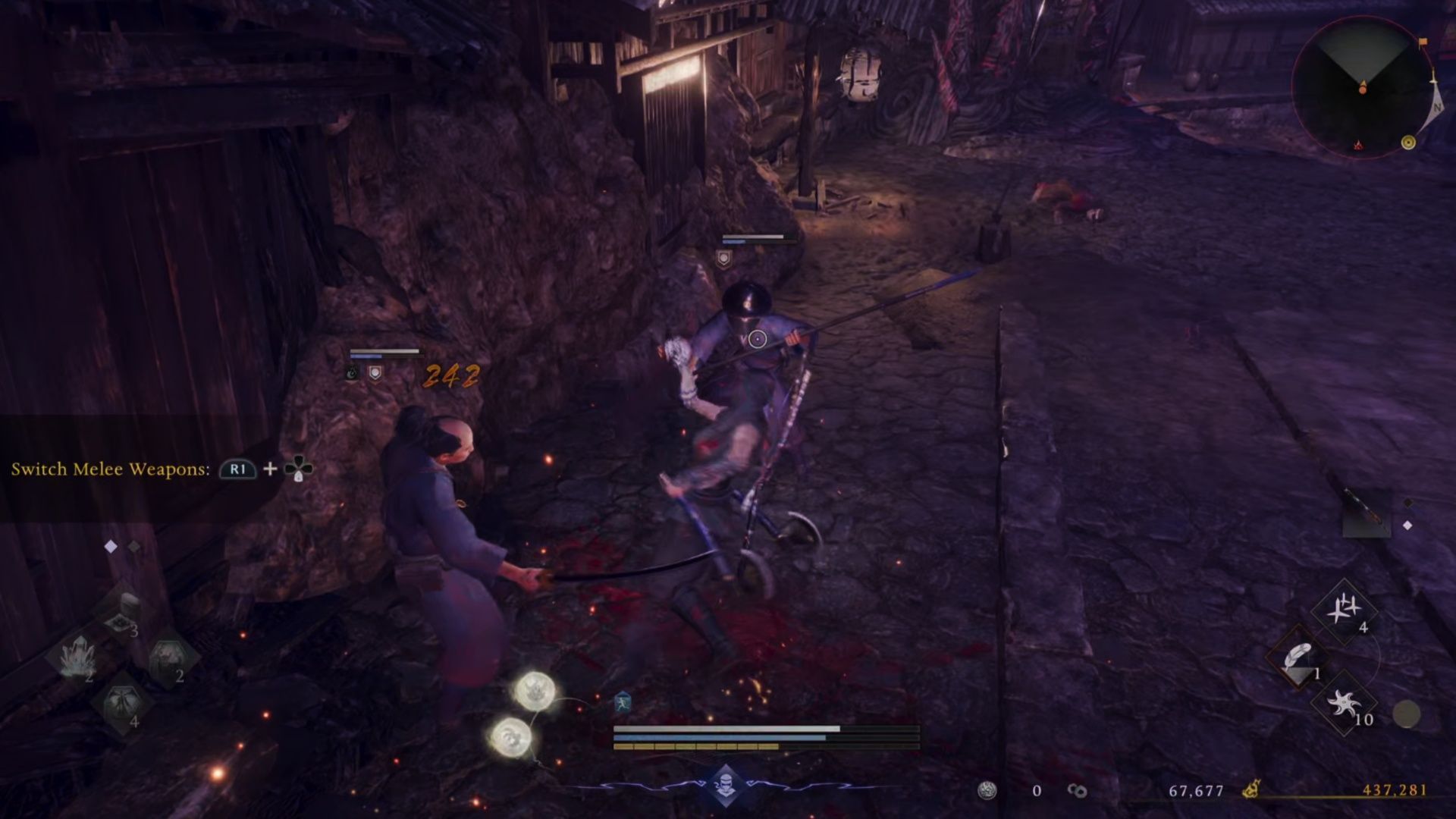
Task: Click the yellow Anima gauge below the Ki bar
Action: [696, 746]
